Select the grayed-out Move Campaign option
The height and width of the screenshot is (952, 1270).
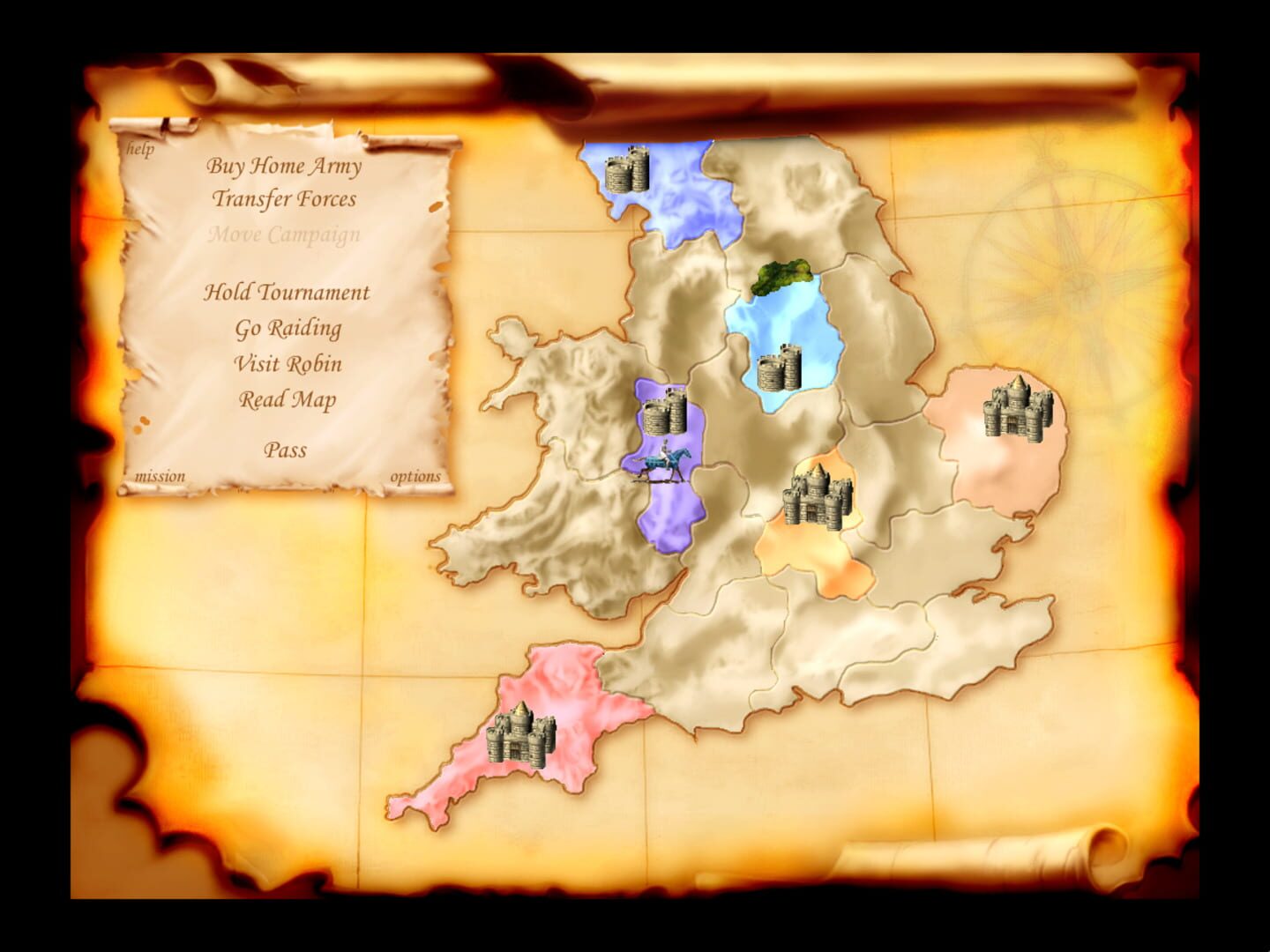[x=283, y=235]
